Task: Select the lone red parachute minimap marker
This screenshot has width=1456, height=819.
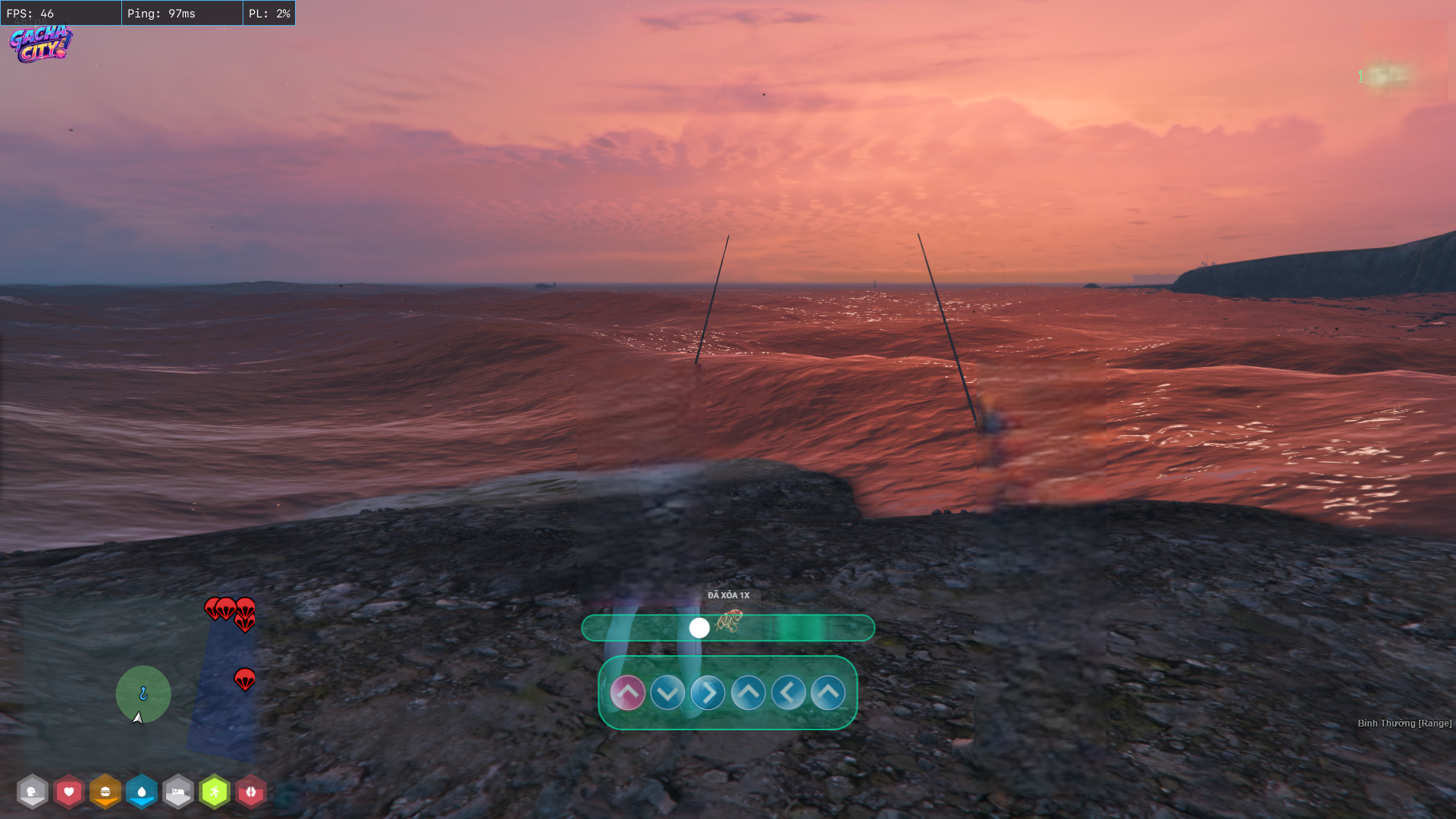Action: 244,679
